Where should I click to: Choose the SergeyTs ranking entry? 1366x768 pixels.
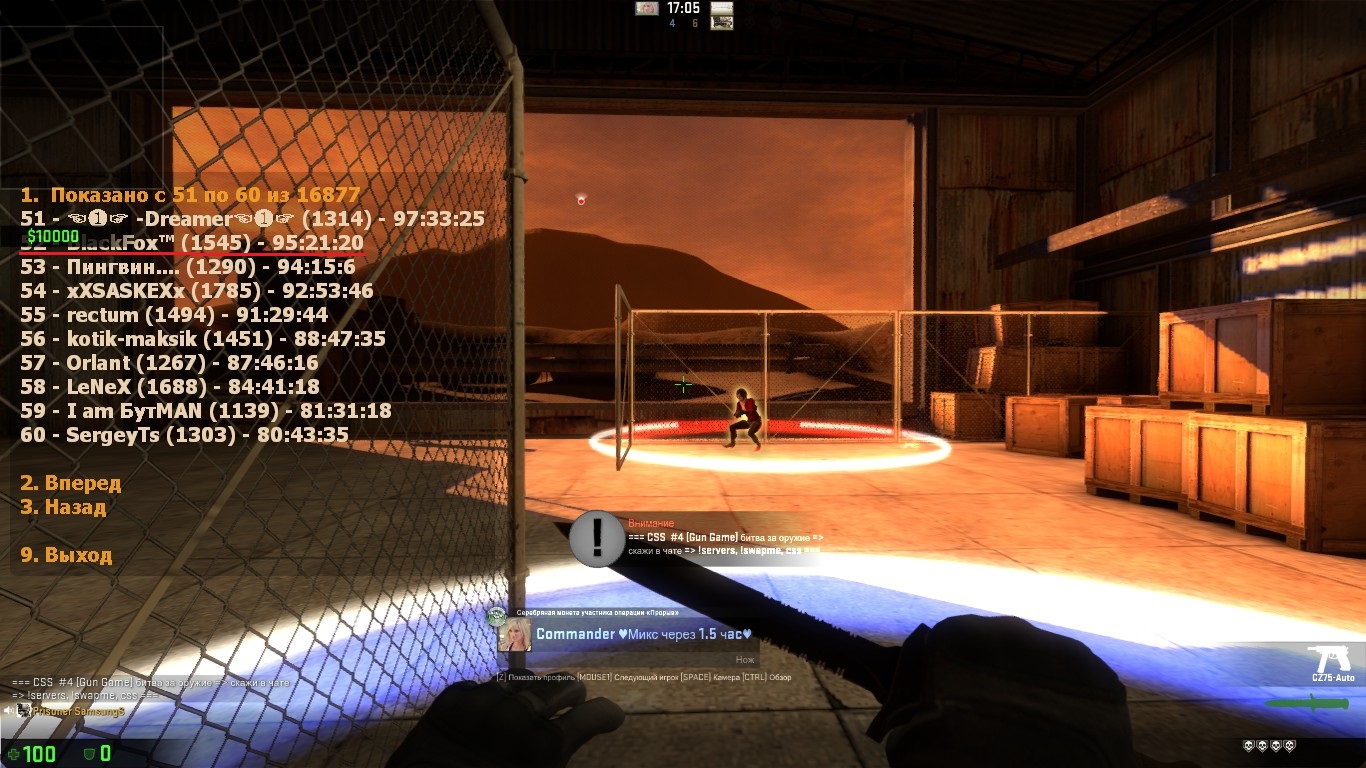[x=184, y=435]
